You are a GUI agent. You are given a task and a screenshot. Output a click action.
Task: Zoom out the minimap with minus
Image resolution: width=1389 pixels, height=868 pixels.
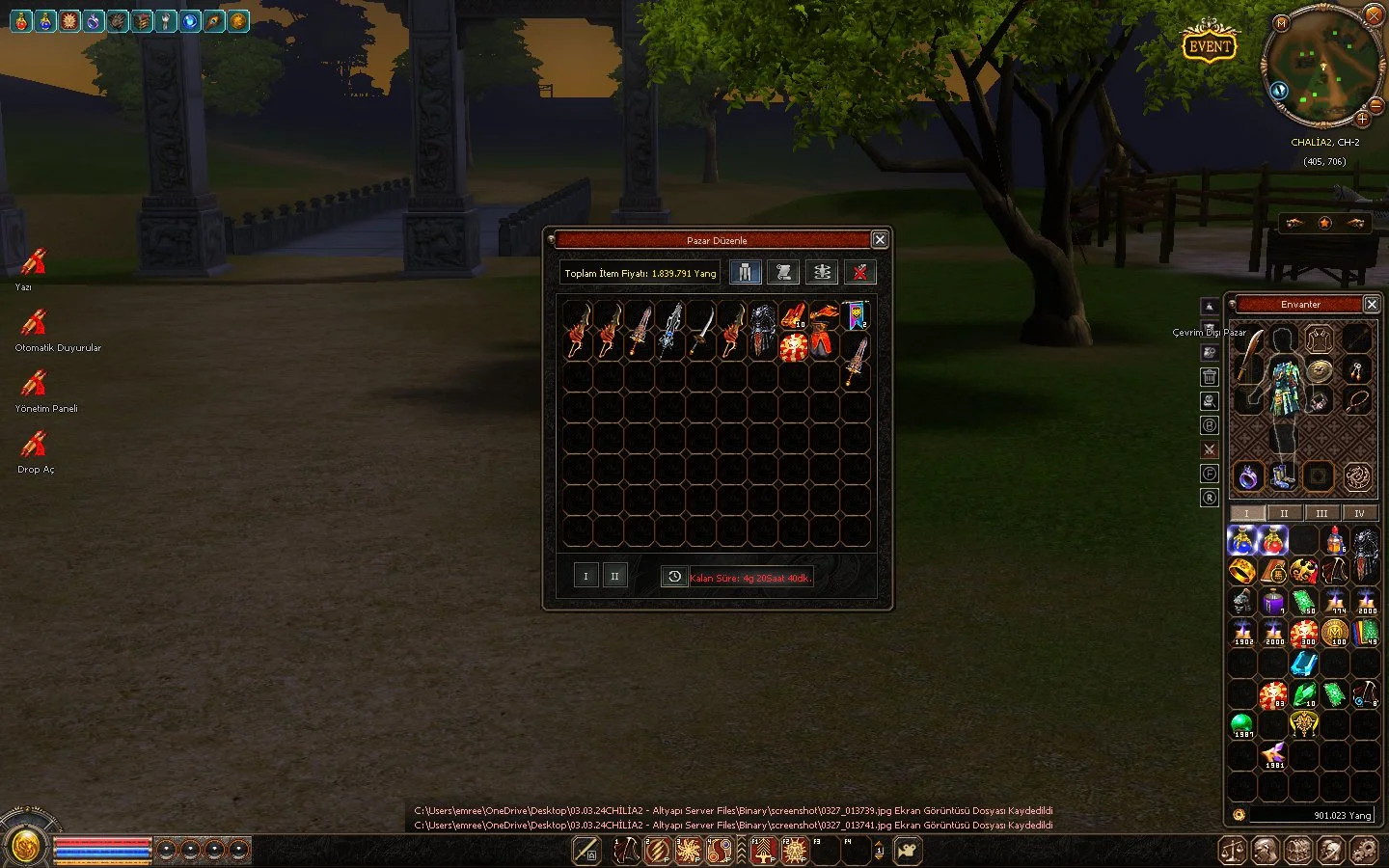point(1376,104)
